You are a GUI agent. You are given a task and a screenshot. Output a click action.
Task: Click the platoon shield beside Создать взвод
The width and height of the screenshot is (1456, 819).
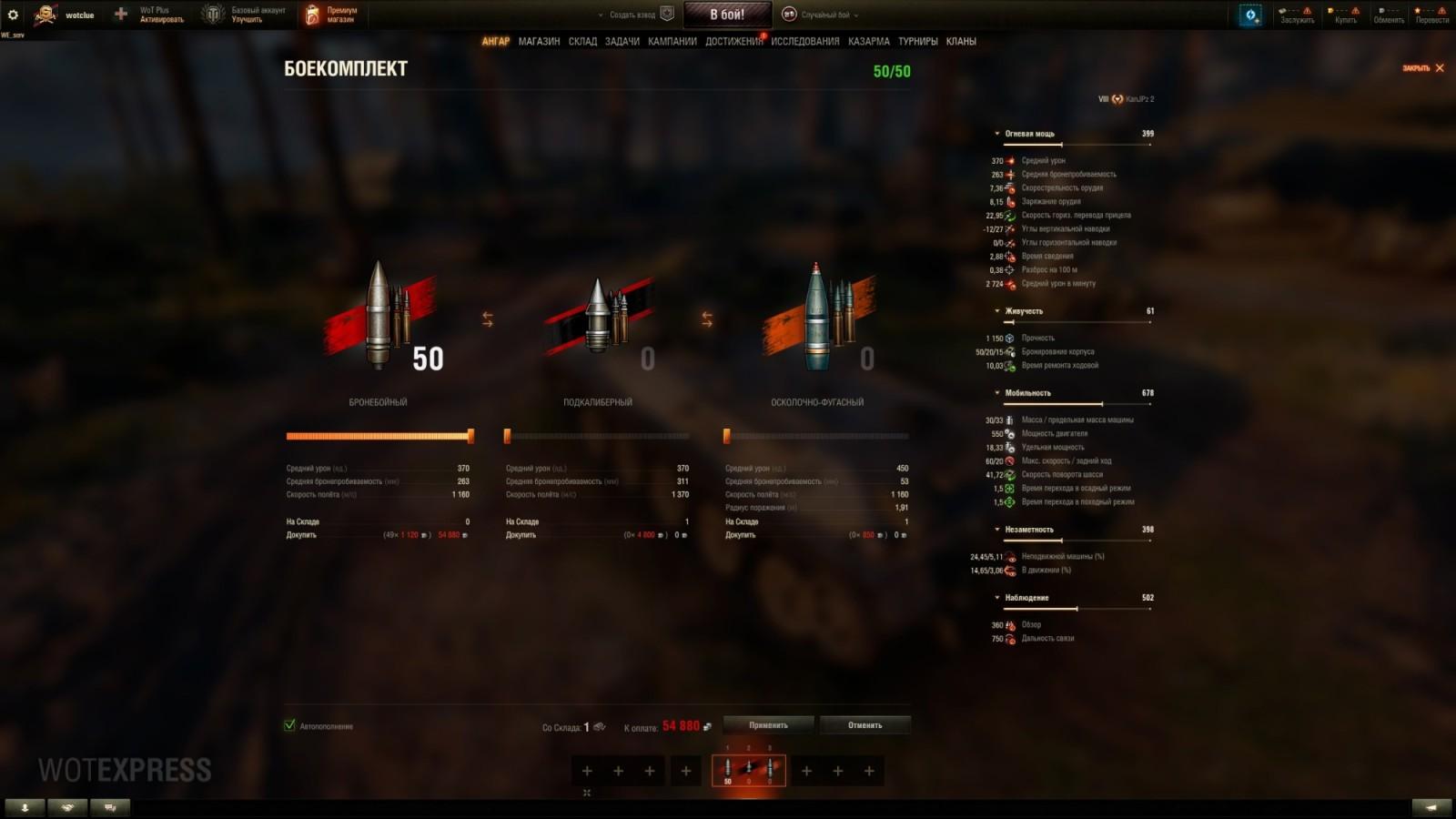tap(667, 15)
